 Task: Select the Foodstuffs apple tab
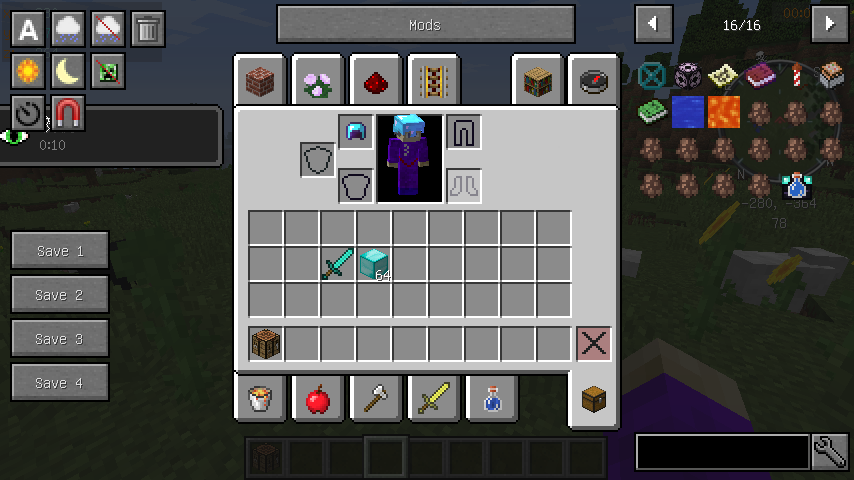tap(318, 399)
